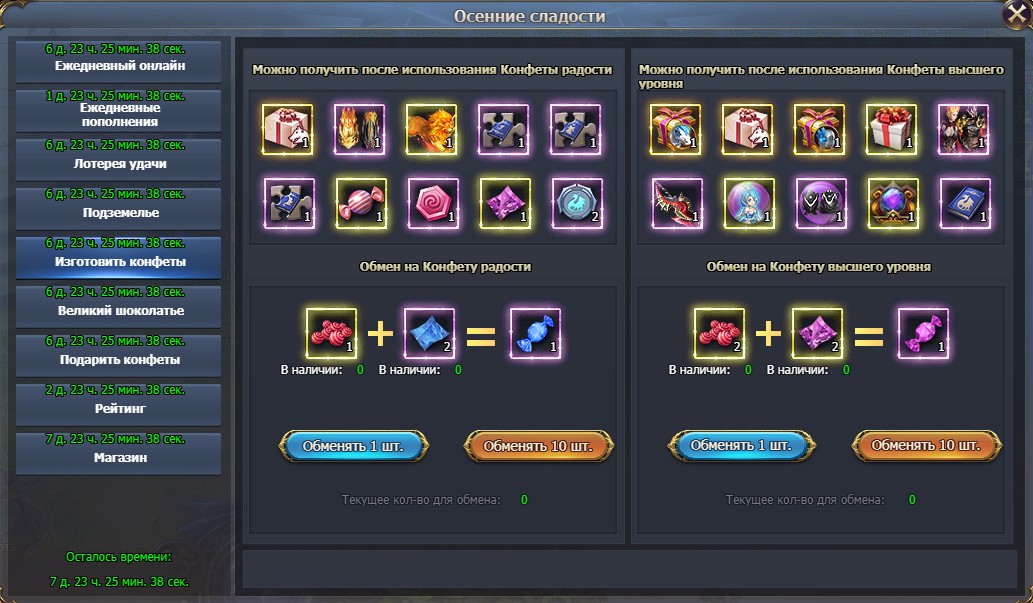Viewport: 1033px width, 603px height.
Task: Inspect the blue-haired girl orb reward
Action: [748, 204]
